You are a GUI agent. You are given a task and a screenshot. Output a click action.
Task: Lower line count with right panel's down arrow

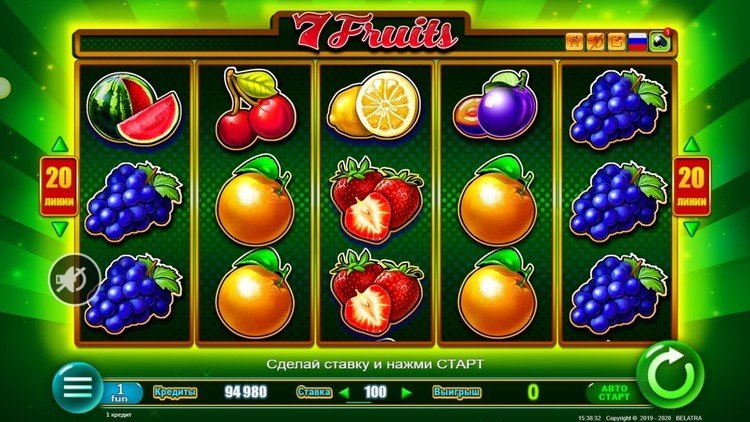[691, 229]
